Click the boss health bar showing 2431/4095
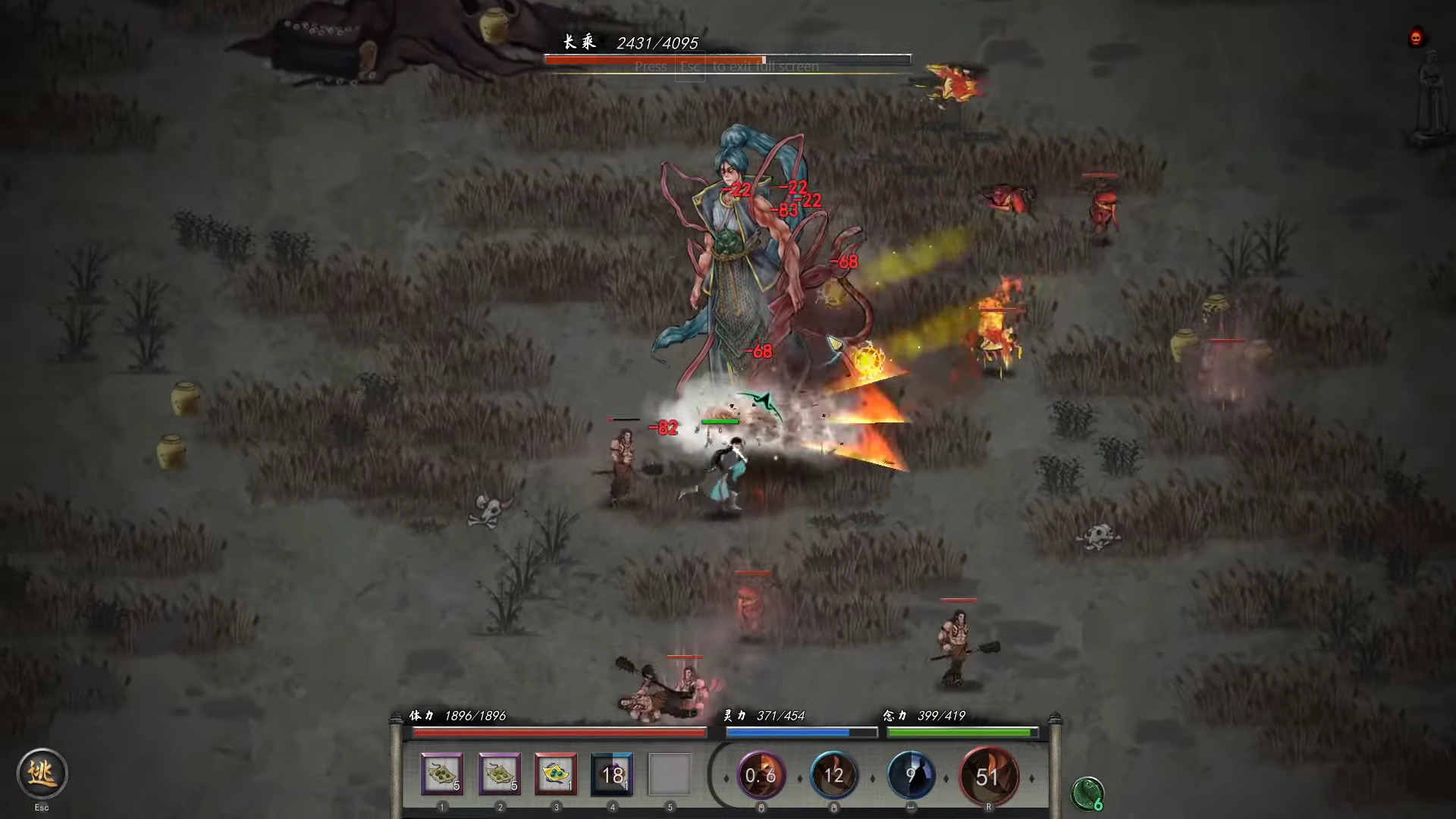 726,58
